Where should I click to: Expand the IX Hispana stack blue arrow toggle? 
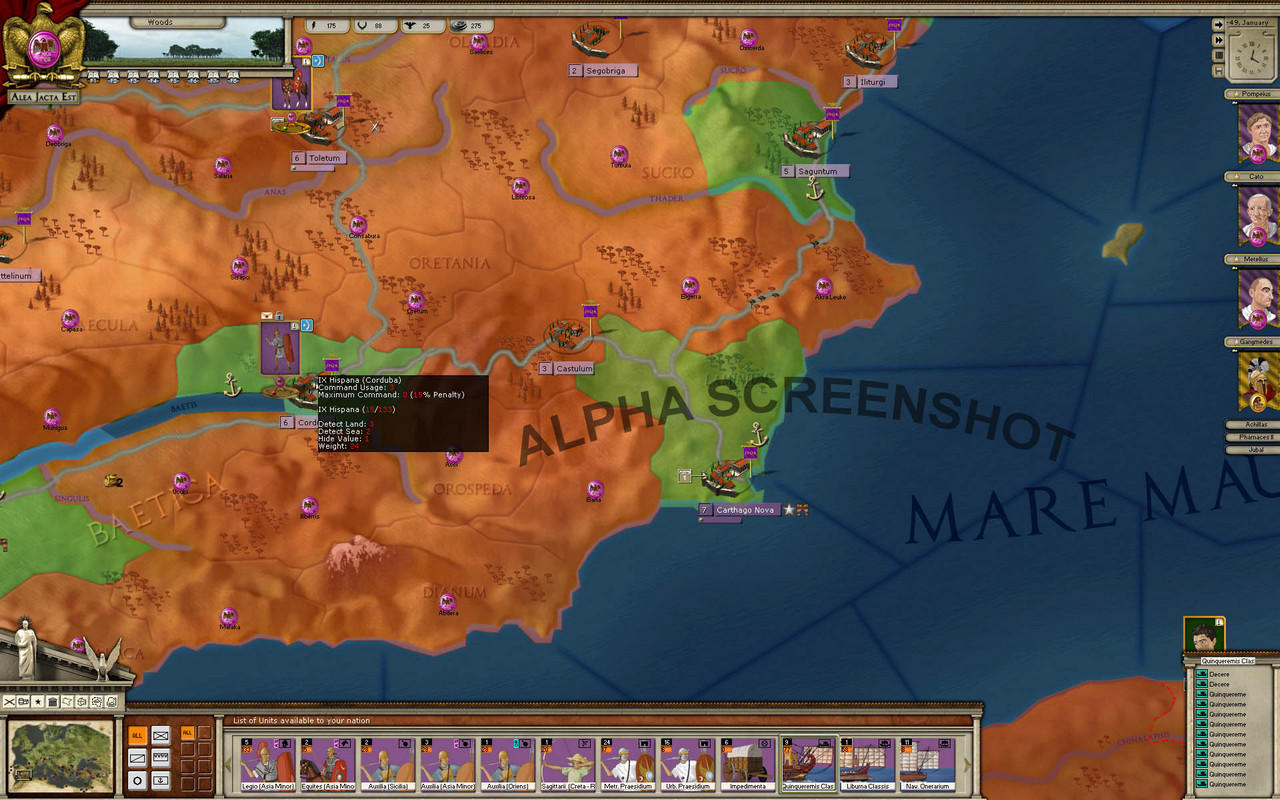[x=307, y=325]
